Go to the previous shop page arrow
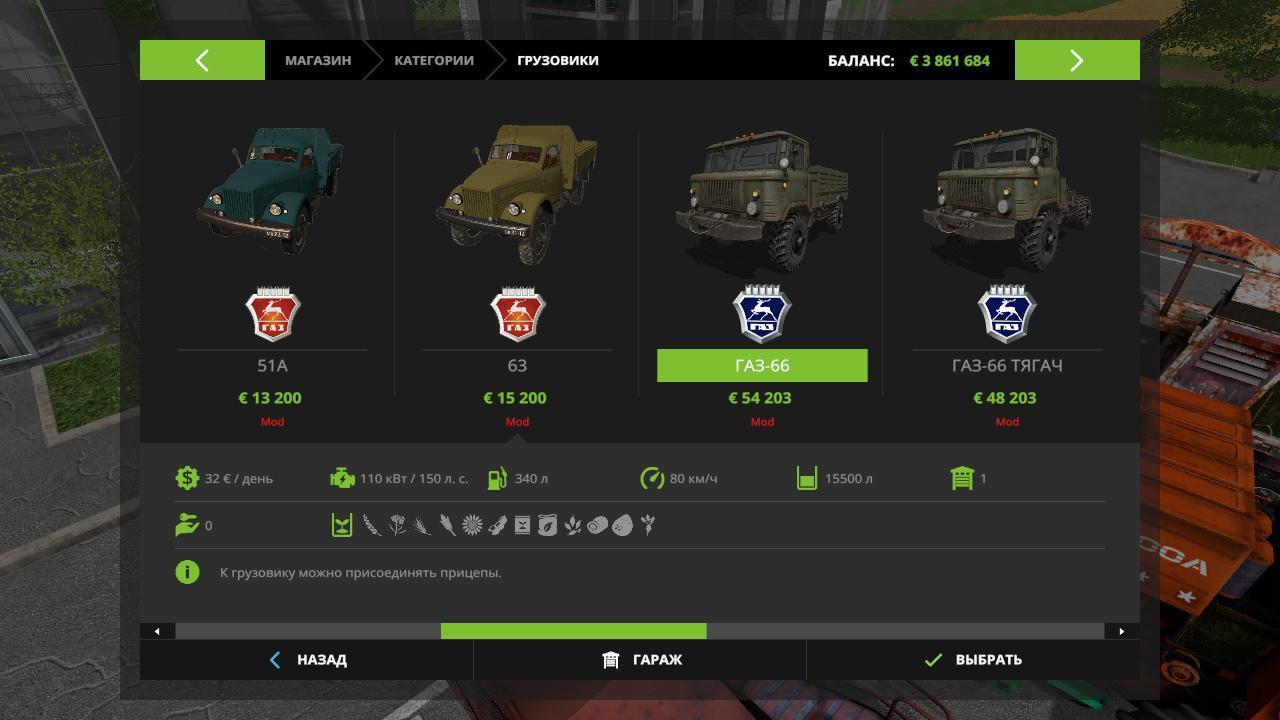Viewport: 1280px width, 720px height. tap(202, 60)
